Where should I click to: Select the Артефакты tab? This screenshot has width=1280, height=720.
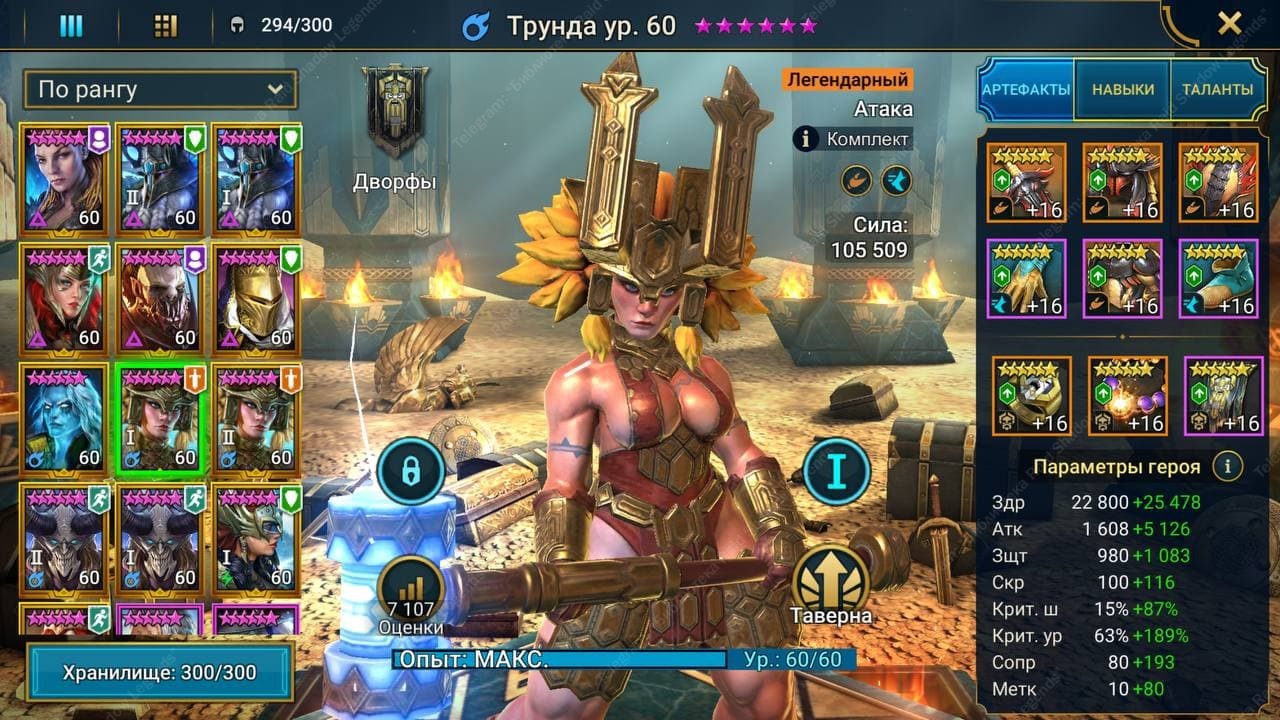[x=1026, y=90]
